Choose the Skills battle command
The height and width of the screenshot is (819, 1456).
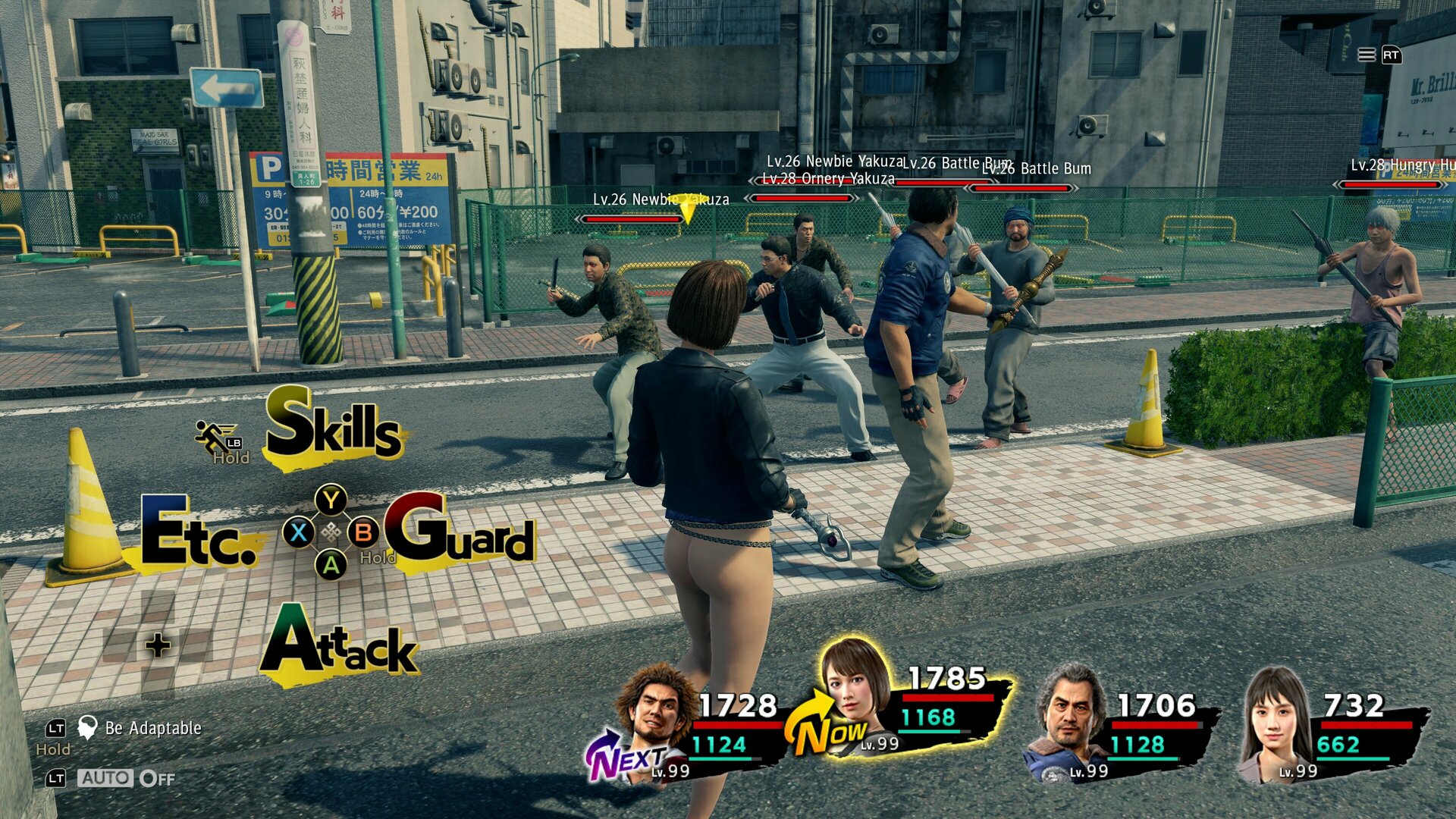tap(334, 426)
